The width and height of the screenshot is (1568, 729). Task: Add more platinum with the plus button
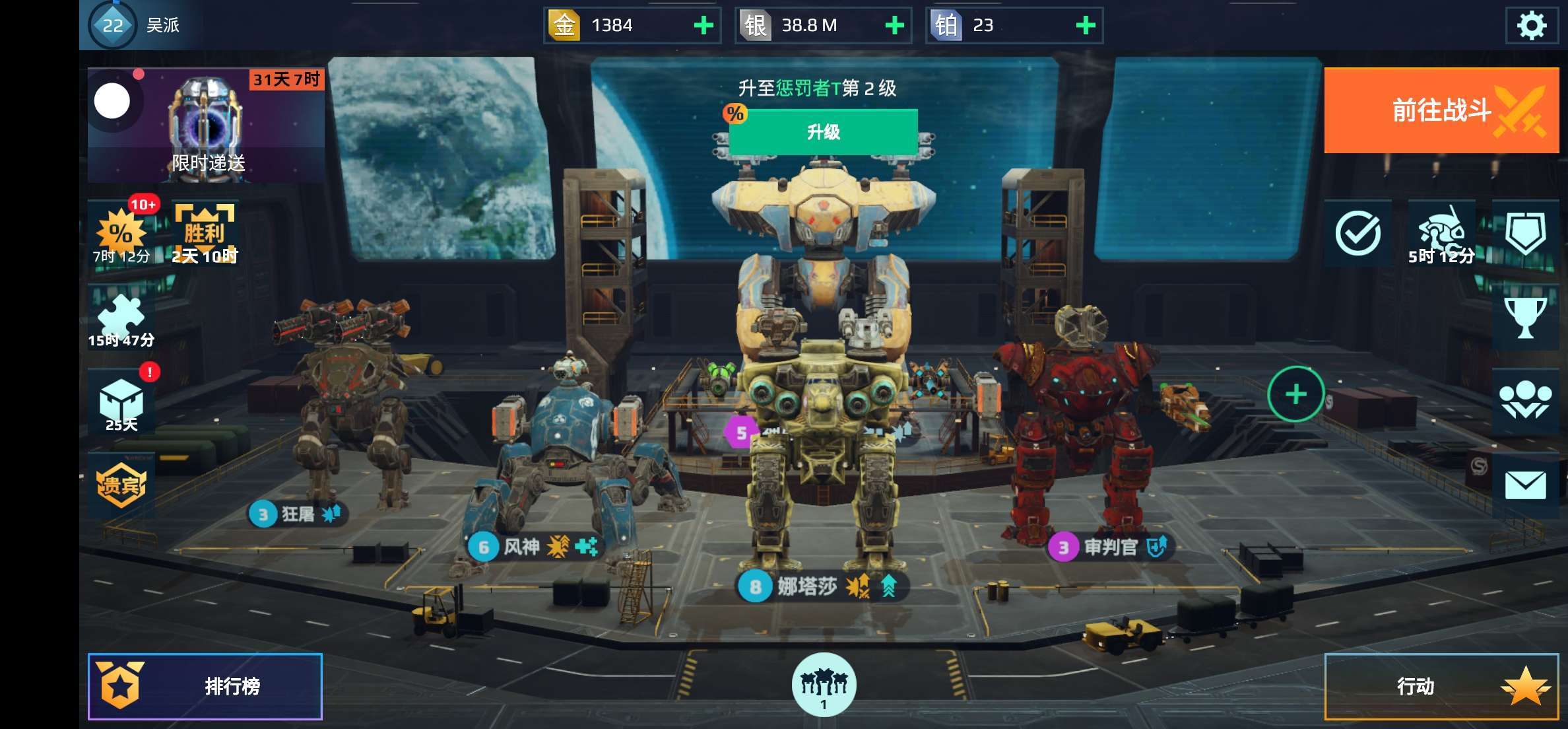point(1085,26)
